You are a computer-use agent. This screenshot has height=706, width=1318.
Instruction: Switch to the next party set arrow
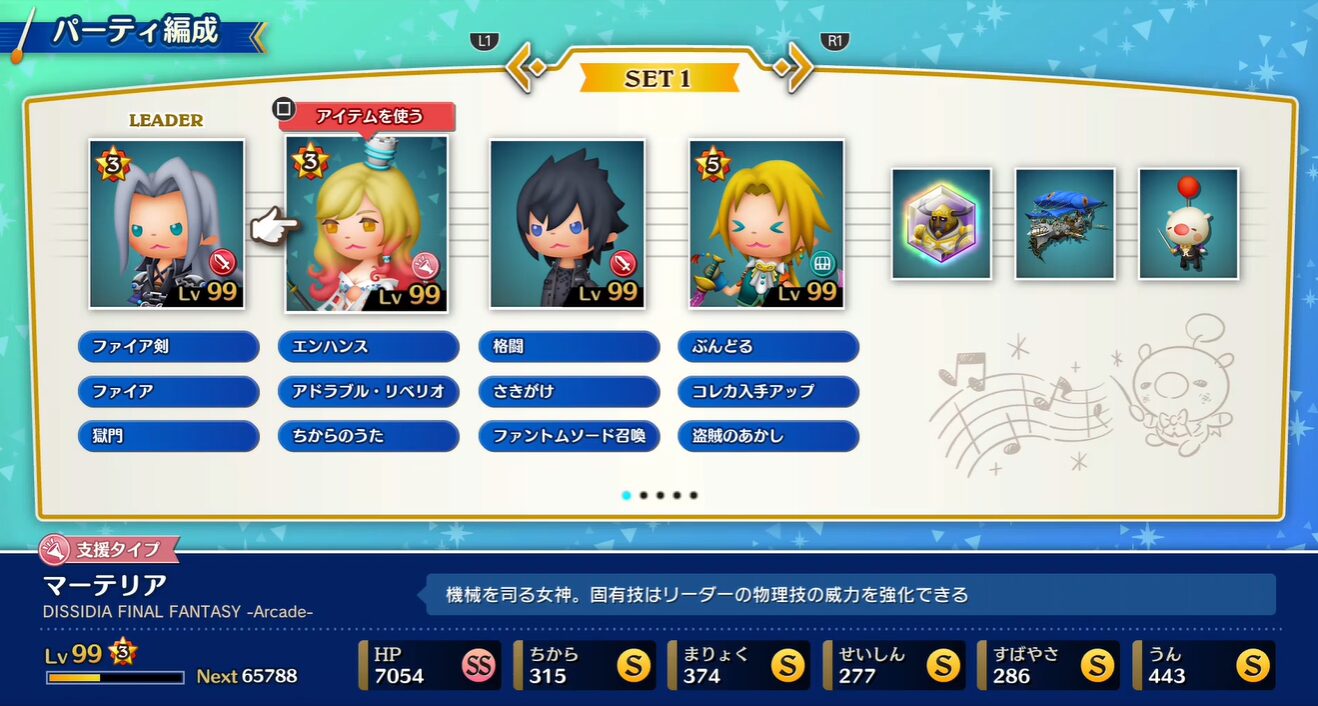795,67
